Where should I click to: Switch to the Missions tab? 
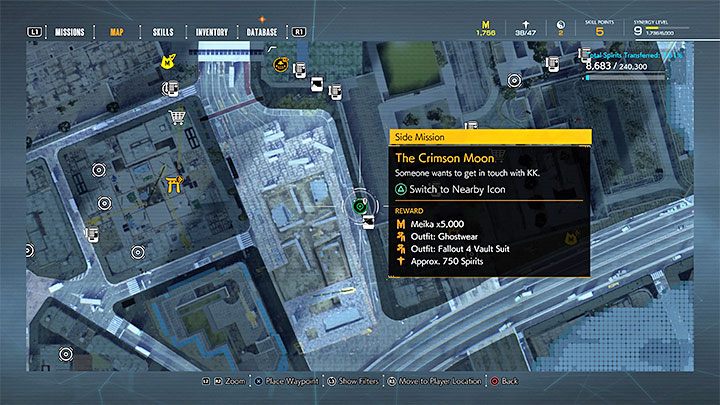tap(69, 32)
